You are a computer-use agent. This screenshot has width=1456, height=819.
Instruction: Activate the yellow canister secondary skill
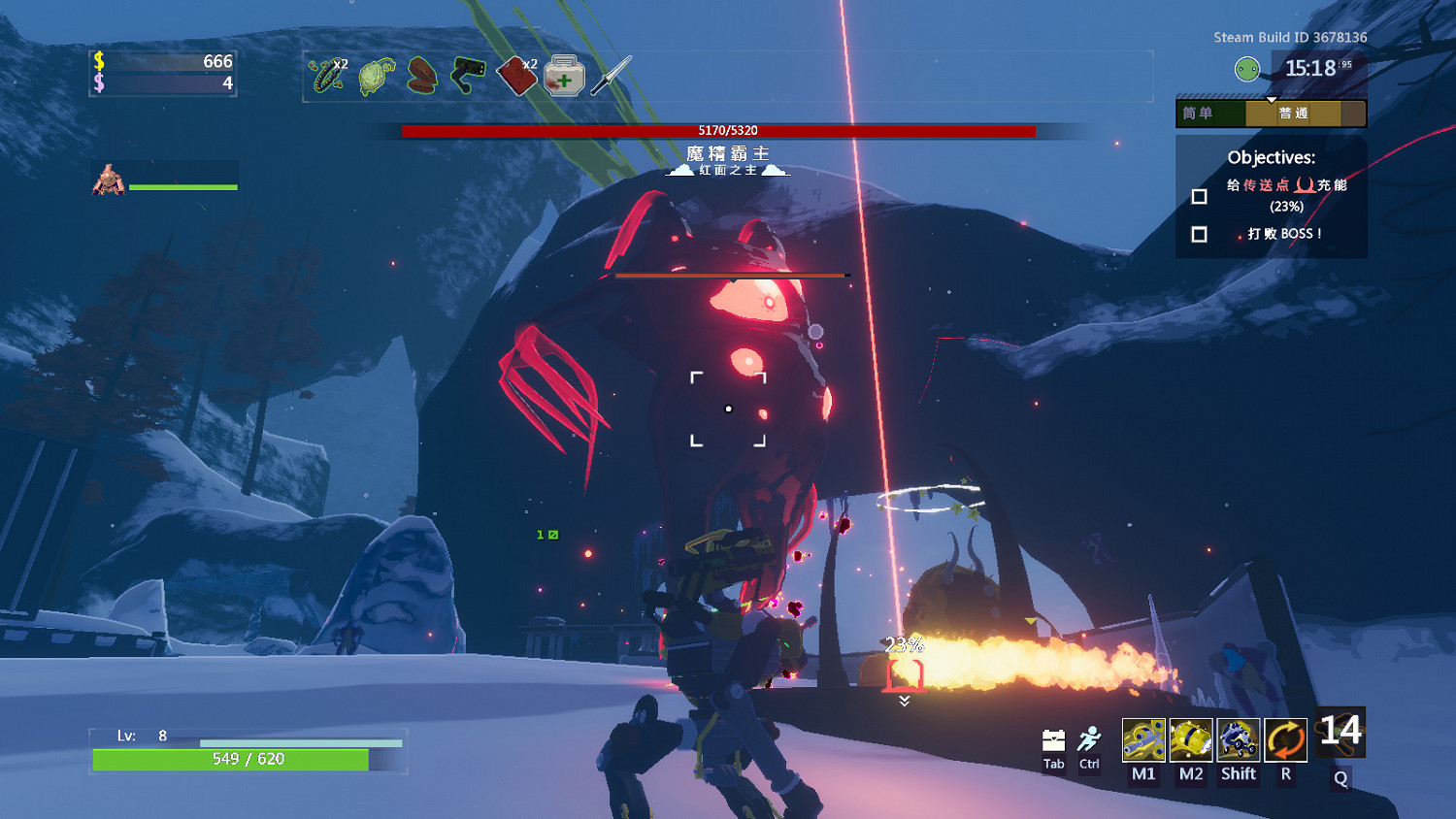[1191, 740]
